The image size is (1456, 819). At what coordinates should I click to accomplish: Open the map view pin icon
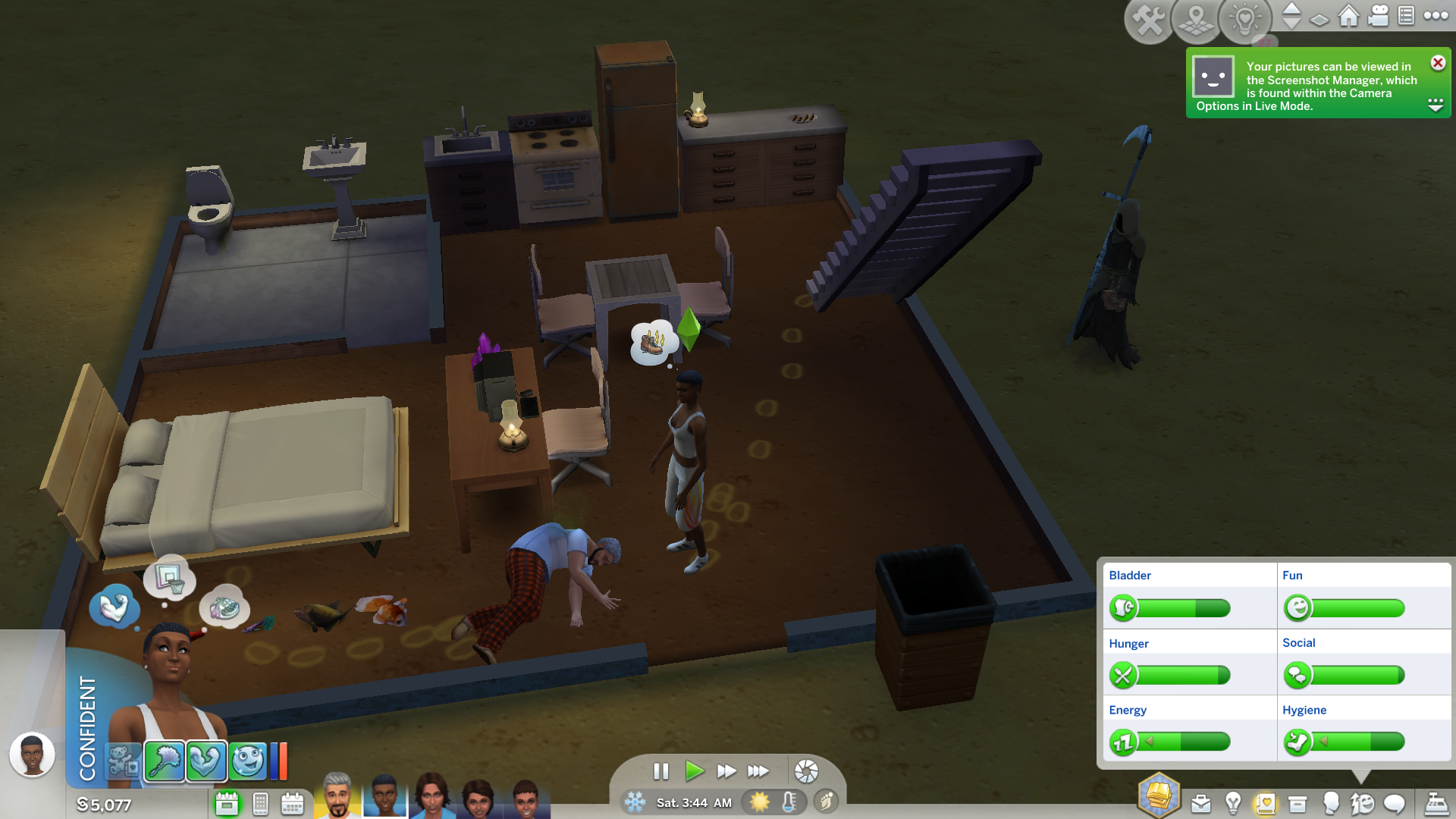(x=1196, y=20)
